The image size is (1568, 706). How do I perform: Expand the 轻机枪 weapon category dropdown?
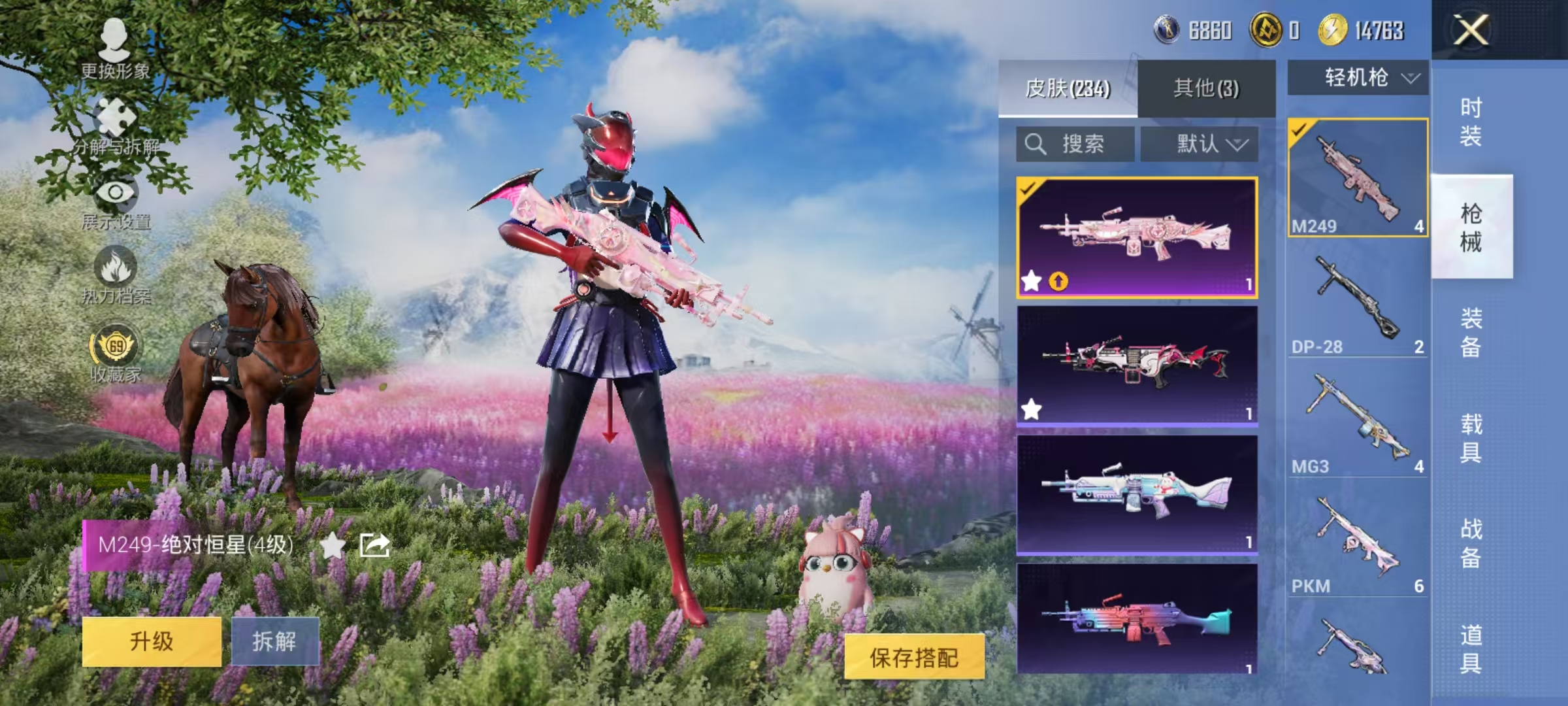[1356, 77]
